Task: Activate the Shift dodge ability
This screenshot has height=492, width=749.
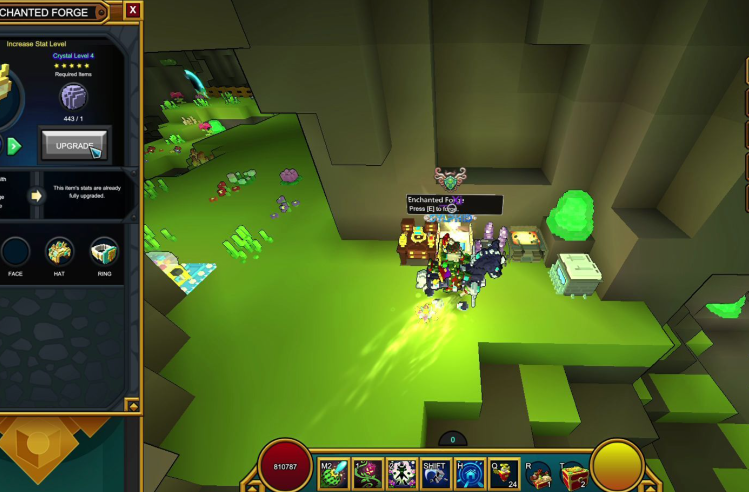Action: (436, 473)
